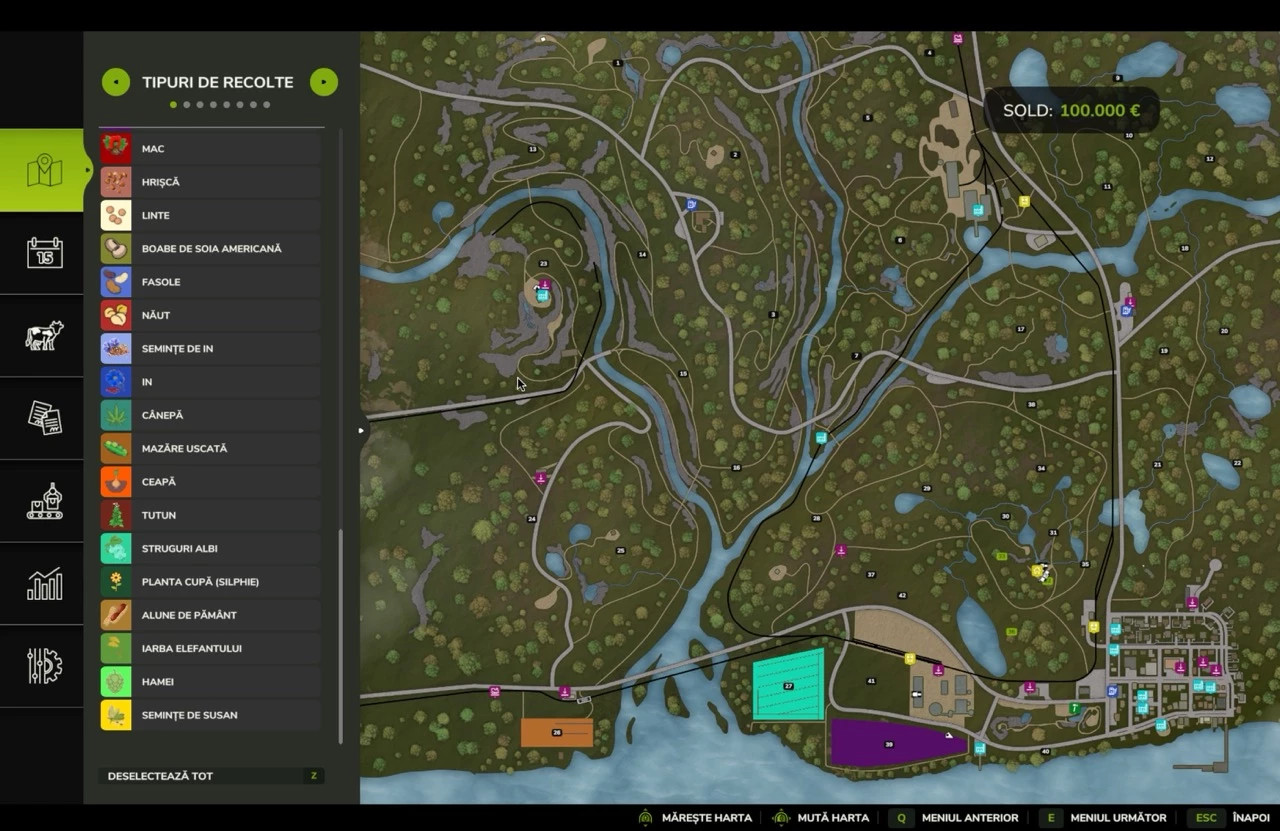Go to next filter page with right arrow
The height and width of the screenshot is (831, 1280).
(324, 82)
